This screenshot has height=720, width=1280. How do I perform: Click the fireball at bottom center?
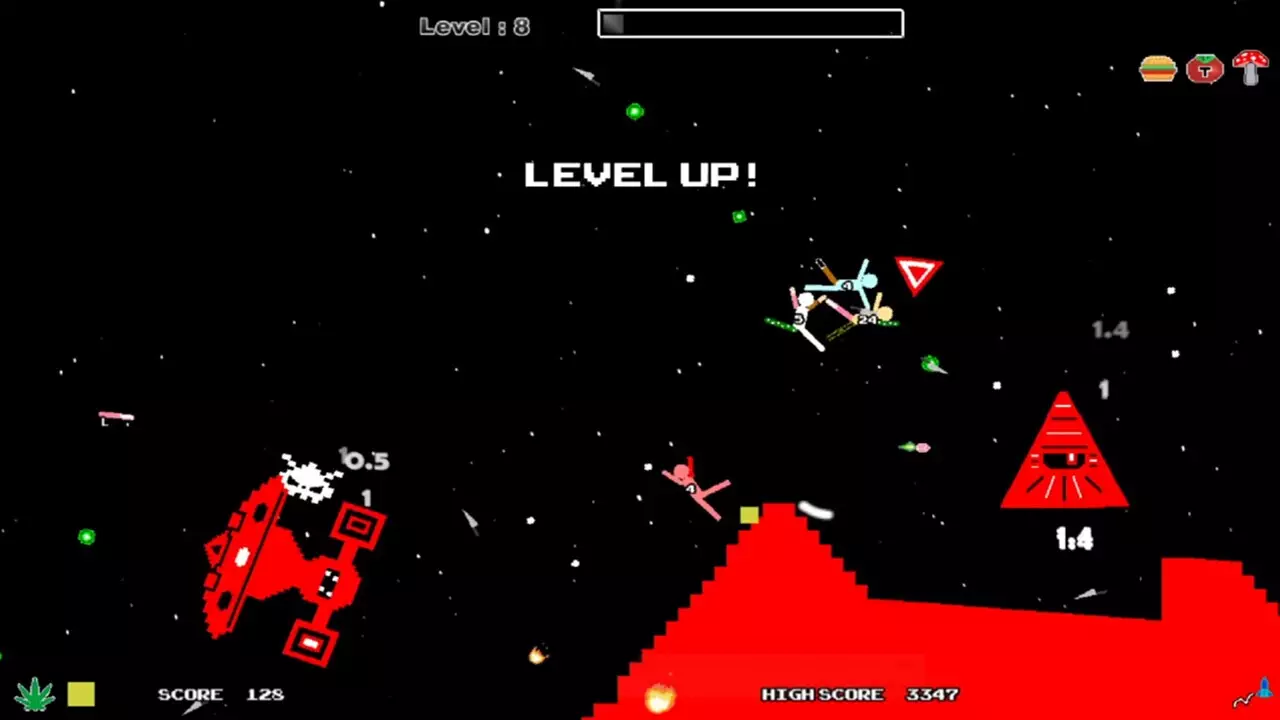click(x=659, y=698)
